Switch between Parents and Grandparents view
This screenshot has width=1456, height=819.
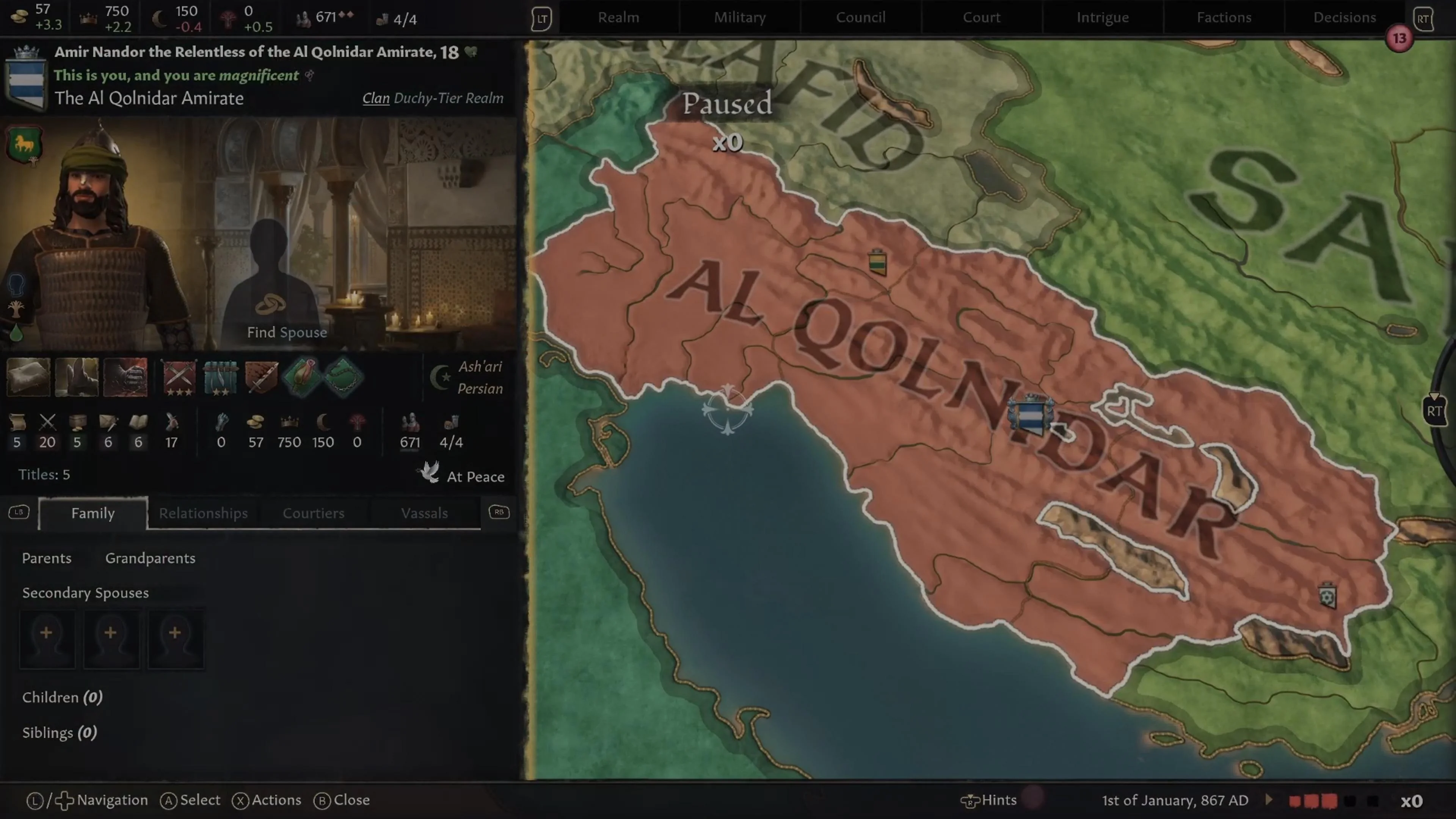pos(150,559)
